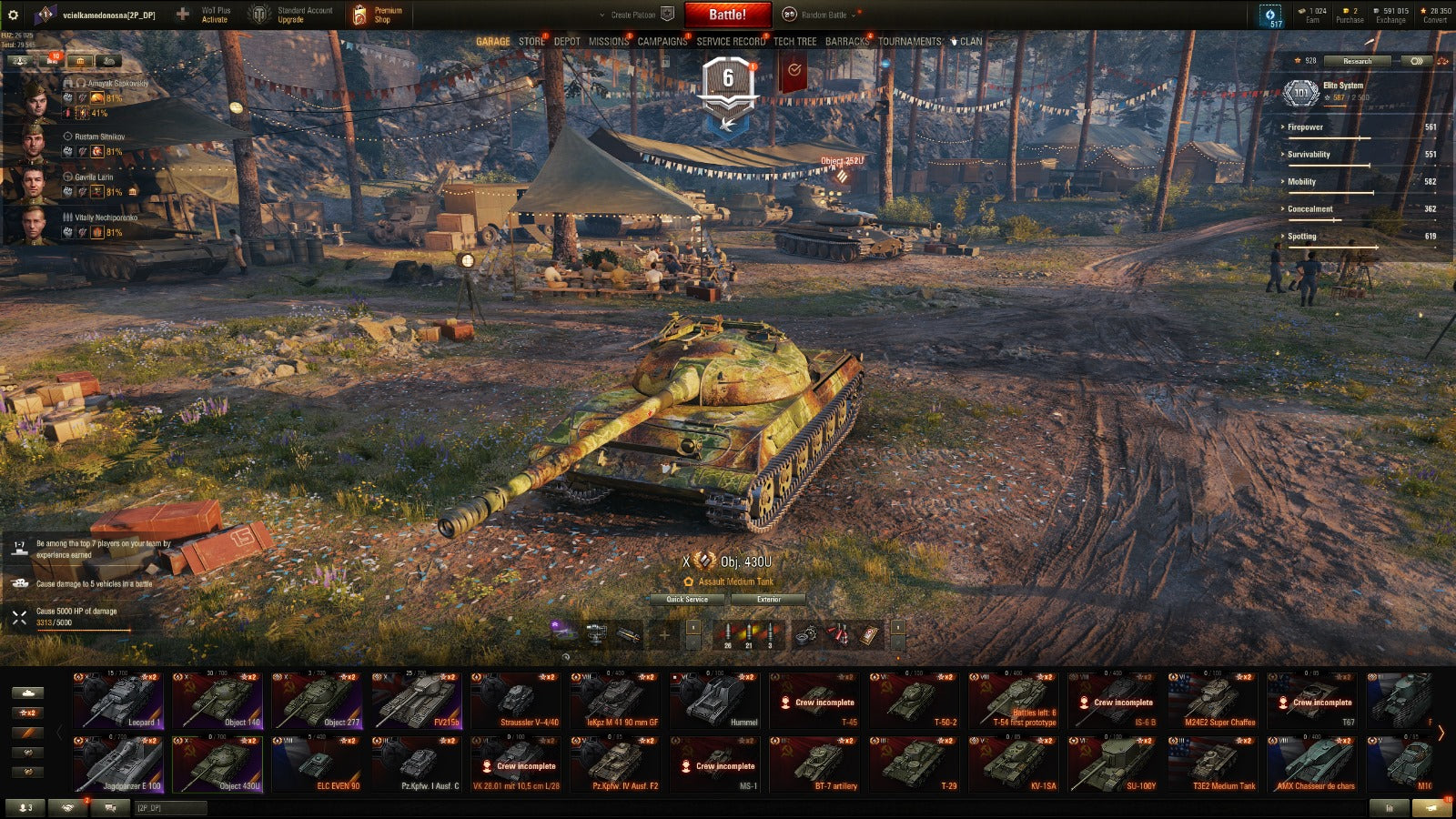Open the Exterior customization button
The height and width of the screenshot is (819, 1456).
[x=768, y=599]
